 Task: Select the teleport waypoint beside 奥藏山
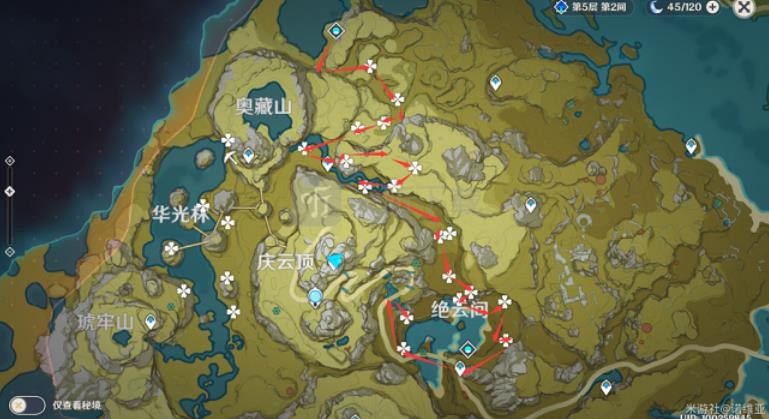(x=248, y=154)
